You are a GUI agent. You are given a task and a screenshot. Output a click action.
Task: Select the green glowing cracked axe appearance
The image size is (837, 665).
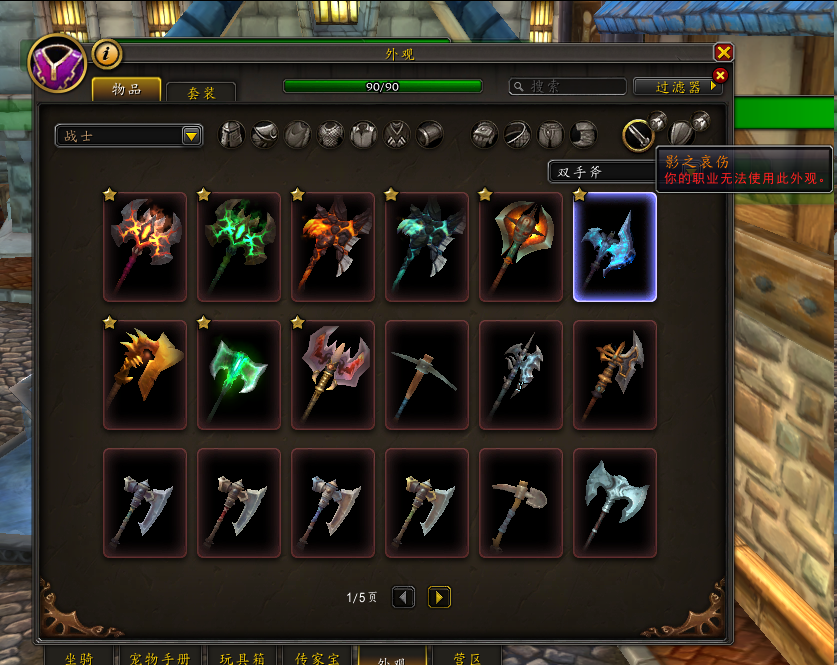pyautogui.click(x=239, y=247)
